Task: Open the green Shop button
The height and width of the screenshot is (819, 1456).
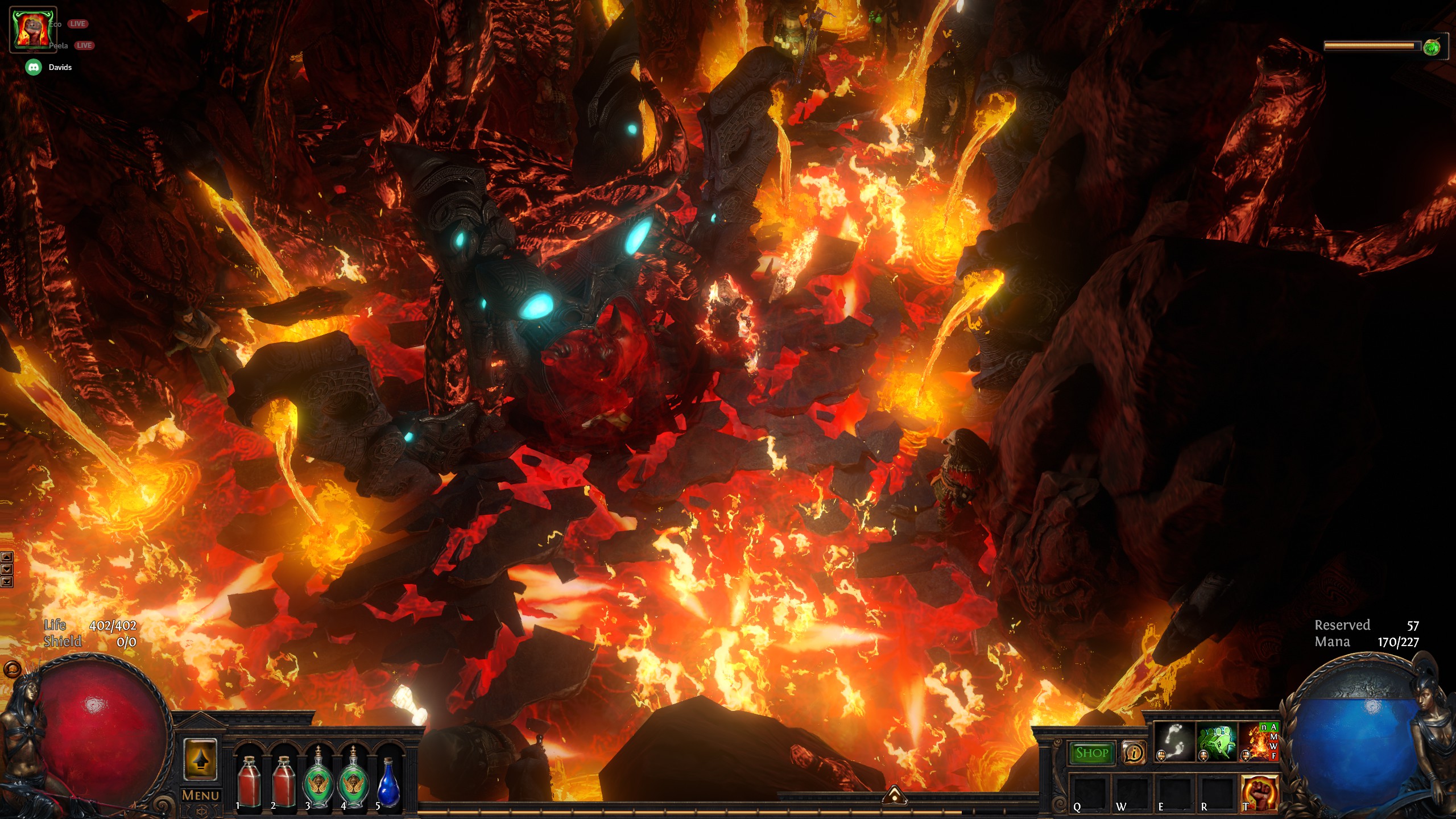Action: [1091, 753]
